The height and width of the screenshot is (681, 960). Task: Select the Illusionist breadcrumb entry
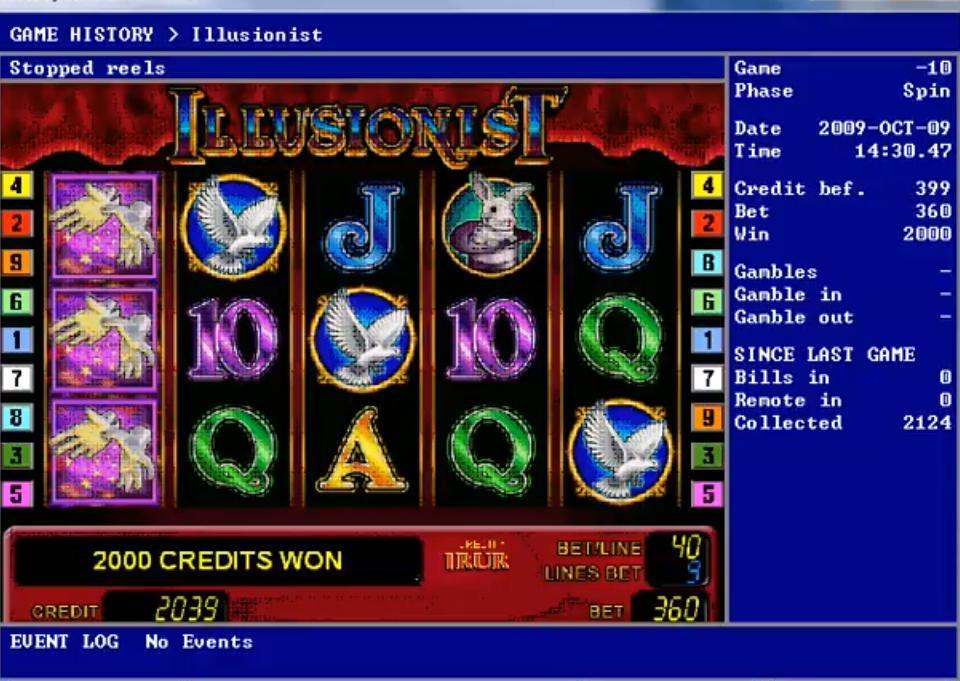coord(257,35)
